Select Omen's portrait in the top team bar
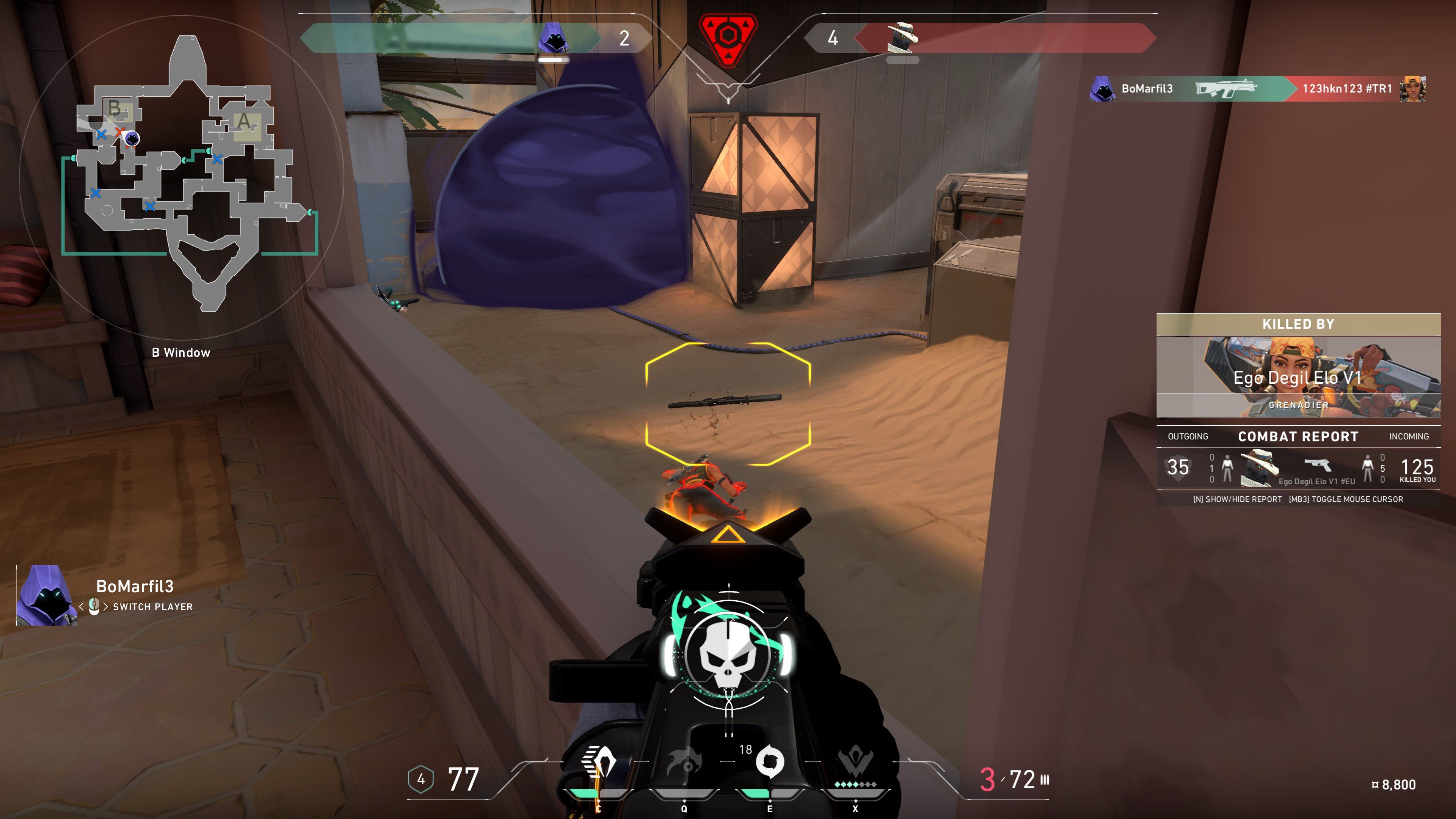1456x819 pixels. [553, 38]
